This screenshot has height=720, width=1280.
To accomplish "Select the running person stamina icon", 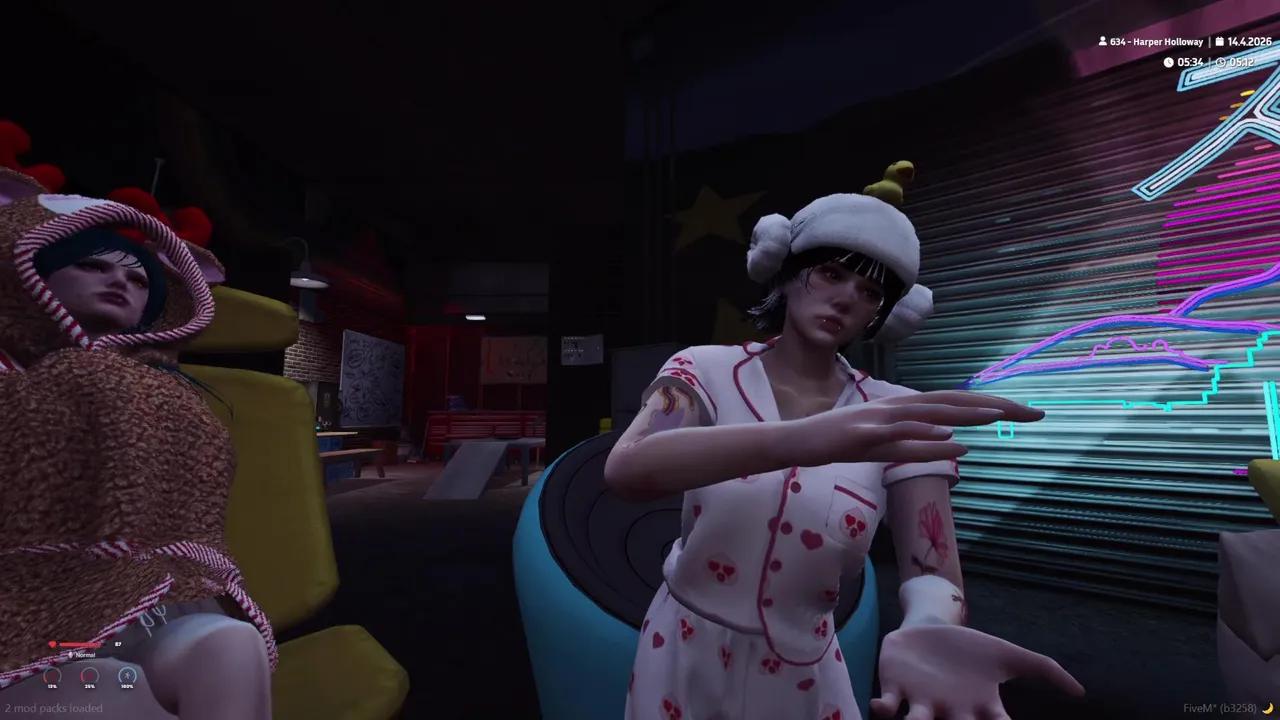I will click(127, 676).
